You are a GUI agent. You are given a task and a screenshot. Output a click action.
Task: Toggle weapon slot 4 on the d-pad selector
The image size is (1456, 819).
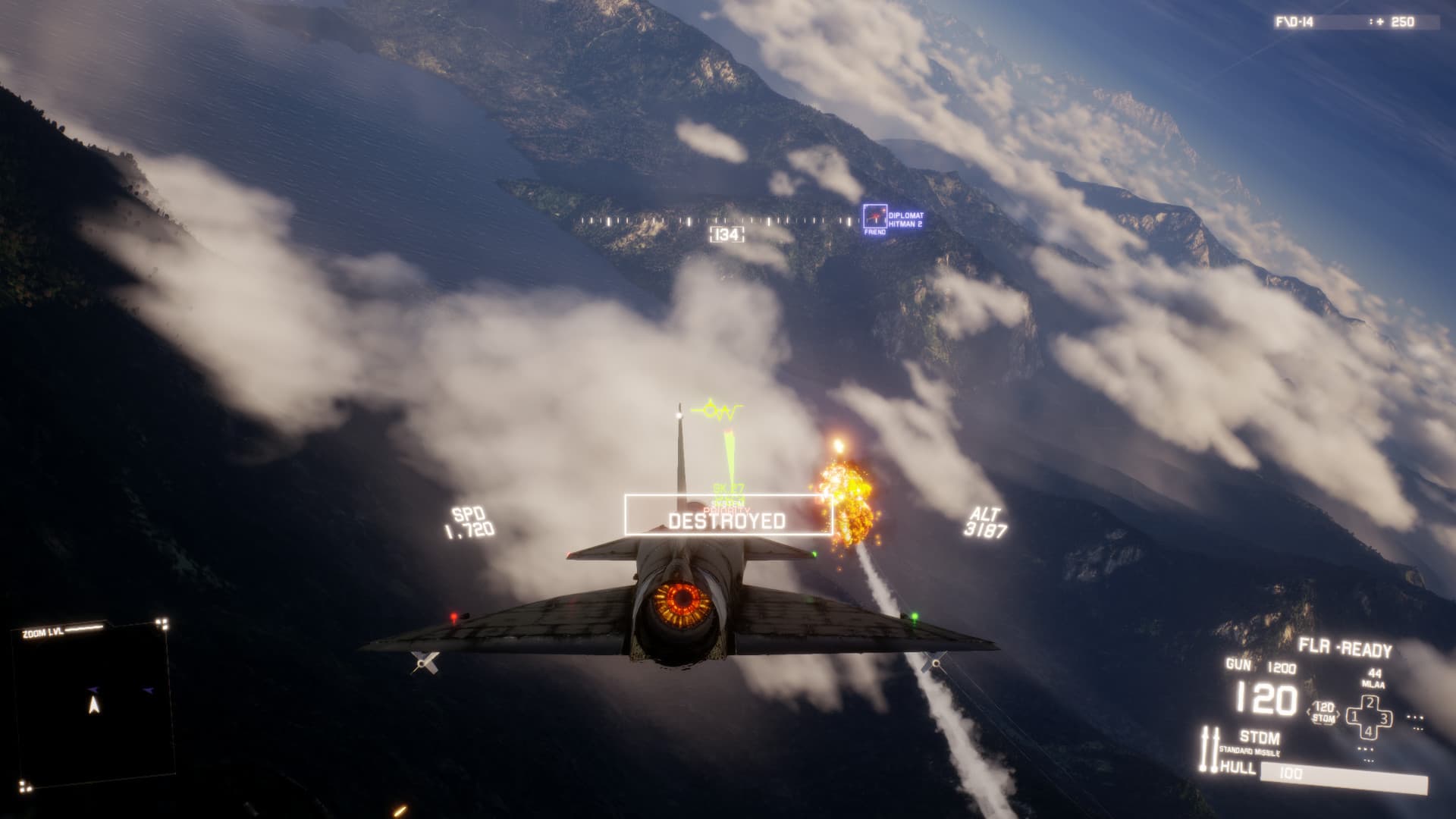(1368, 733)
